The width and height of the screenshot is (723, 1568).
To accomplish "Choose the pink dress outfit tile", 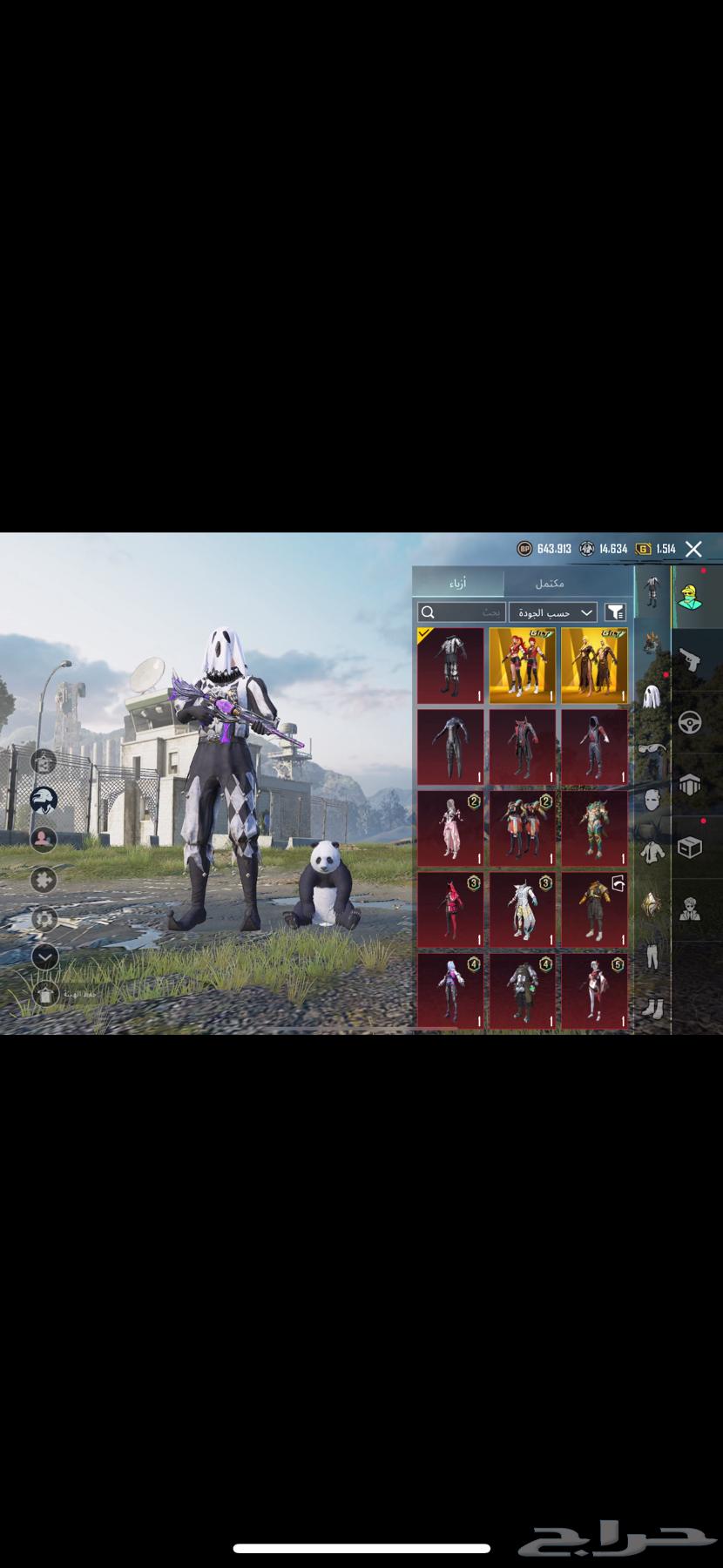I will point(450,828).
